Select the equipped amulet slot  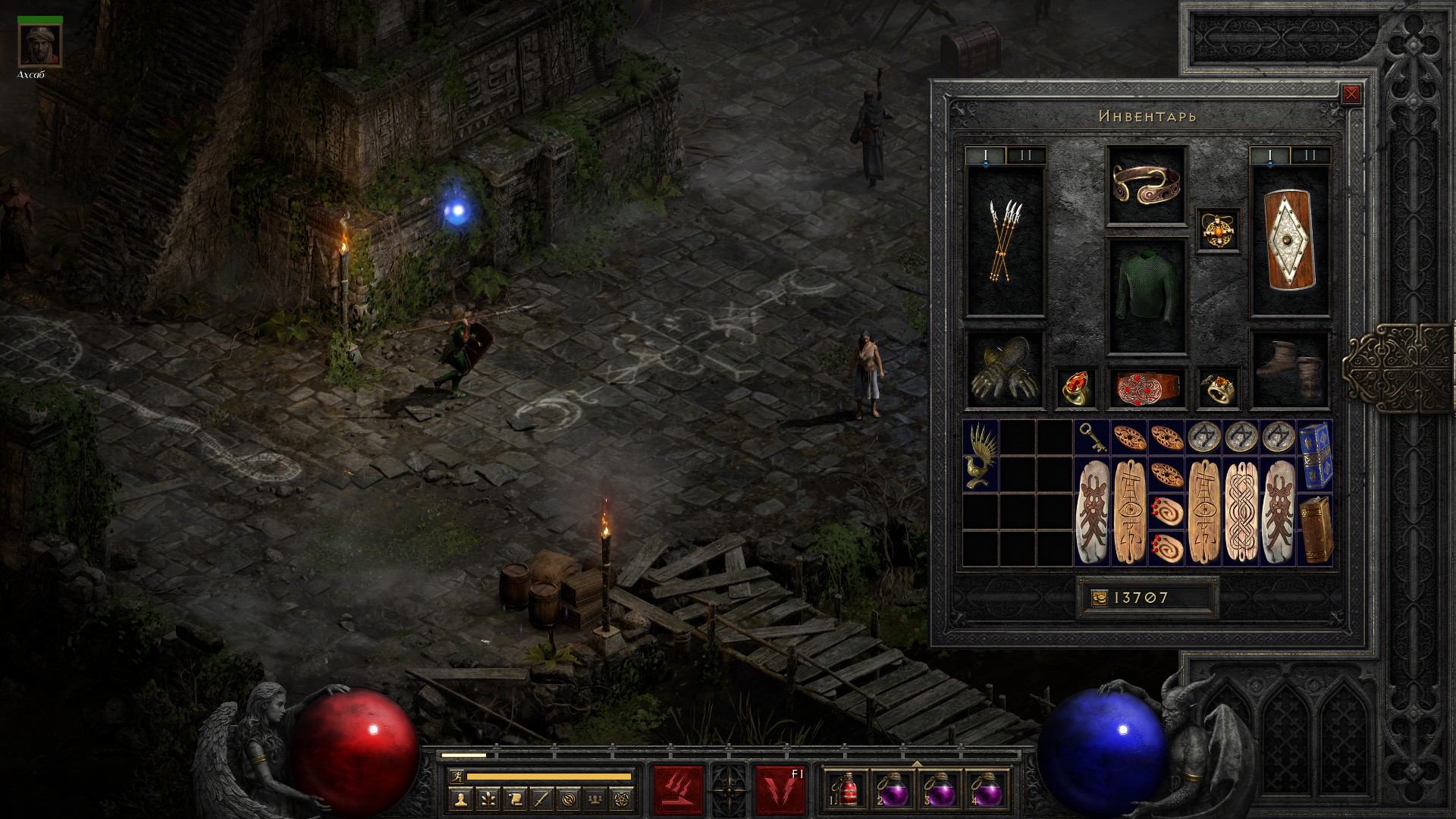click(1219, 229)
